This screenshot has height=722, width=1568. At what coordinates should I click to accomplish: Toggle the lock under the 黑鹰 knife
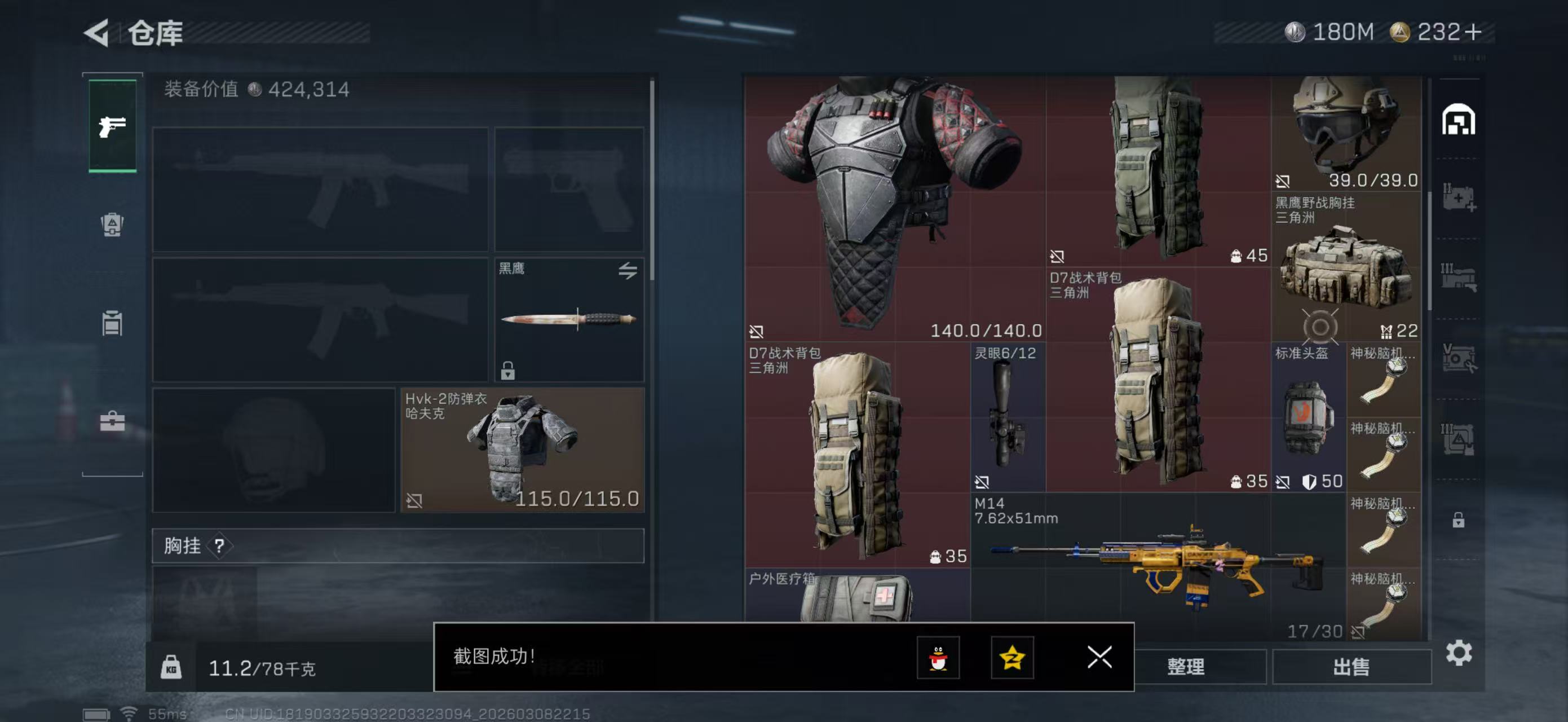click(507, 373)
